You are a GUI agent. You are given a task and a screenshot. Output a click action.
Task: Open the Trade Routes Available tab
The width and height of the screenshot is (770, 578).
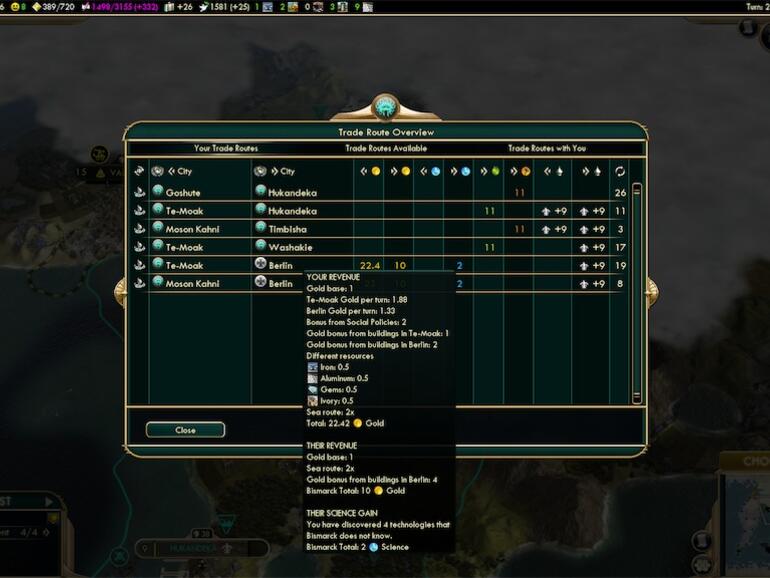point(384,148)
